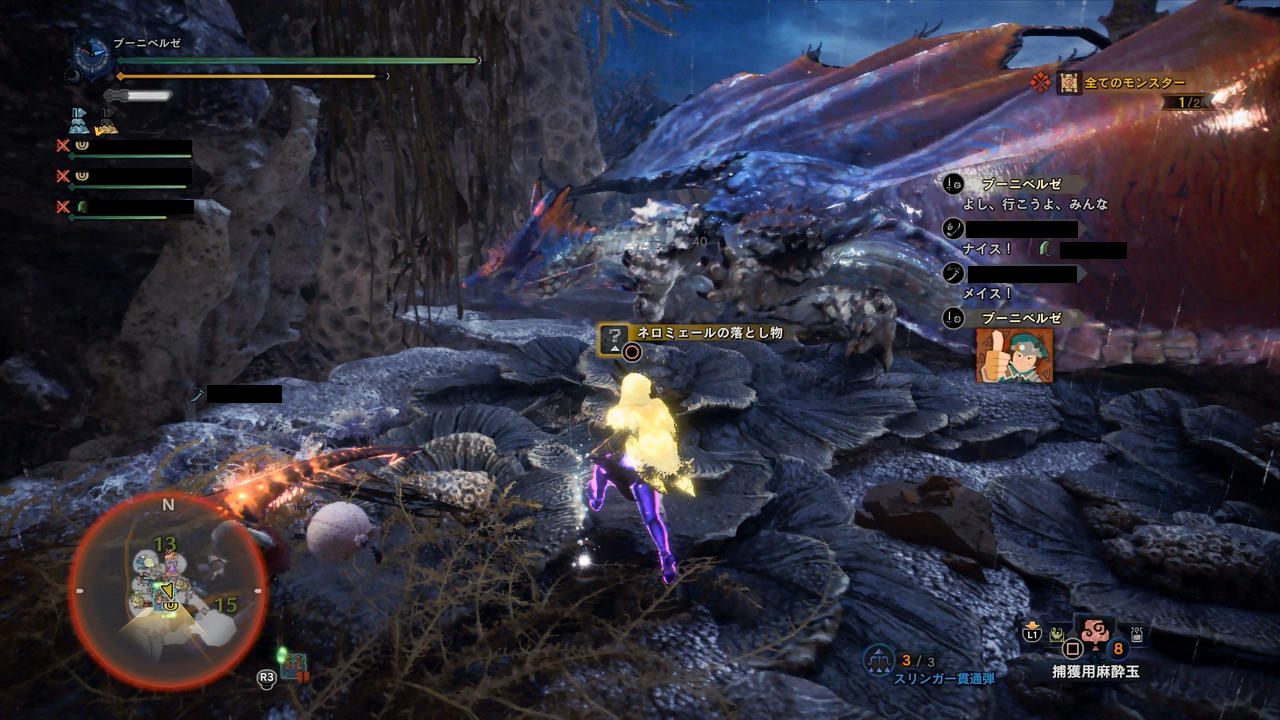Select the よし、行こうよ、みんな chat message
Screen dimensions: 1280x720
coord(1034,204)
